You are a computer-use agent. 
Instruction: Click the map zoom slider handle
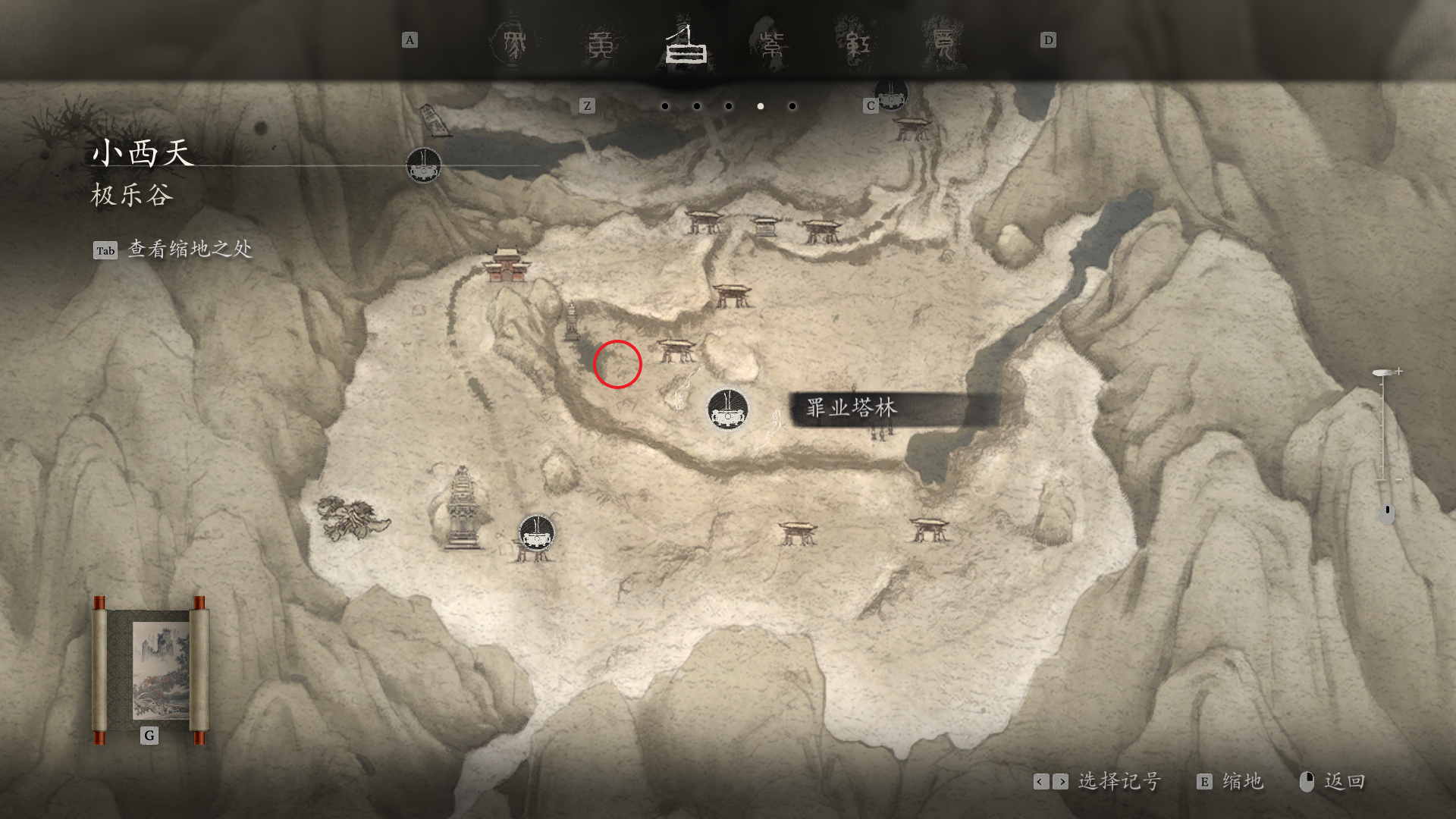click(1382, 372)
